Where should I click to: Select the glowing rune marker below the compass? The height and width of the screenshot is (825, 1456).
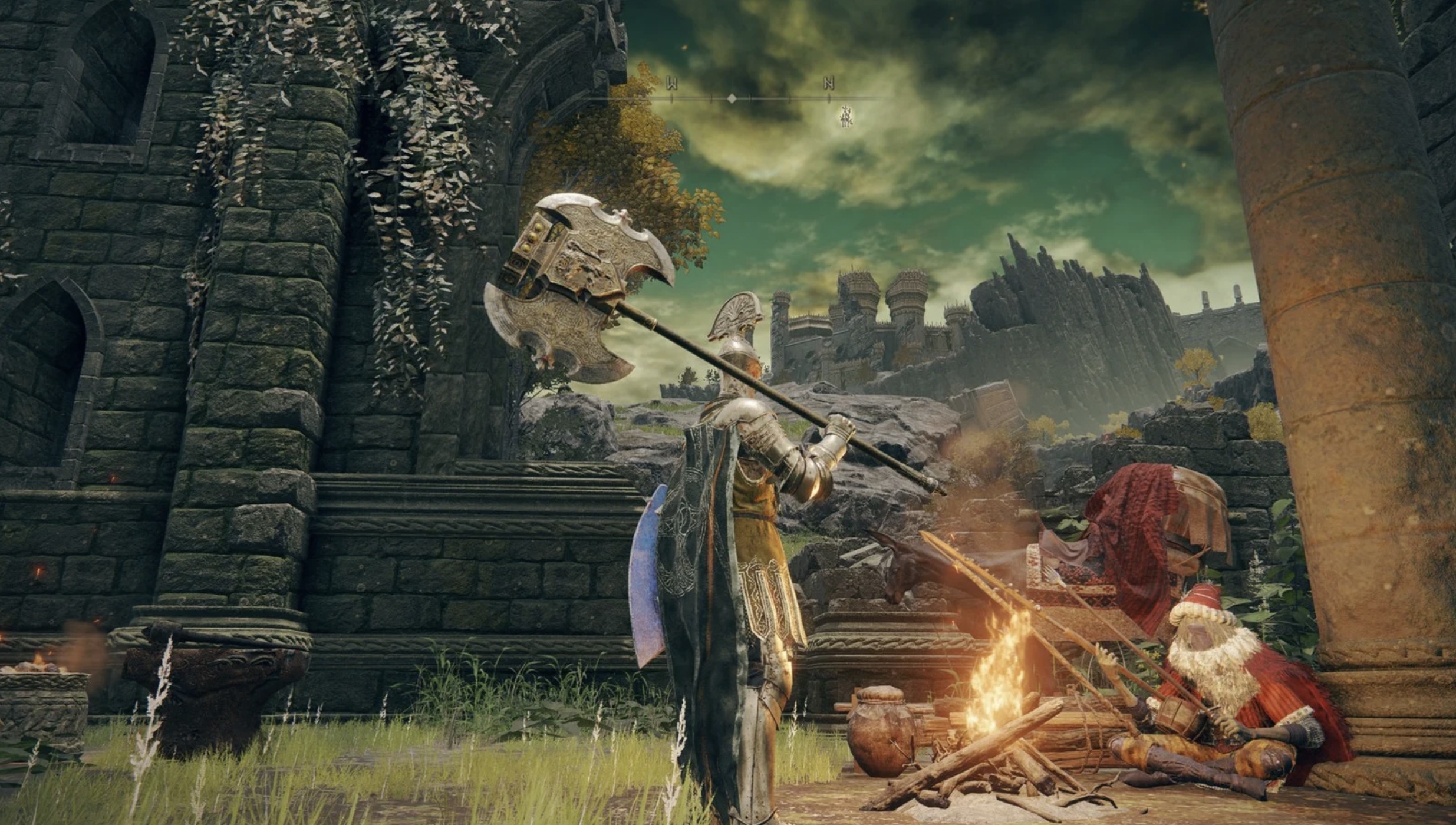click(846, 118)
